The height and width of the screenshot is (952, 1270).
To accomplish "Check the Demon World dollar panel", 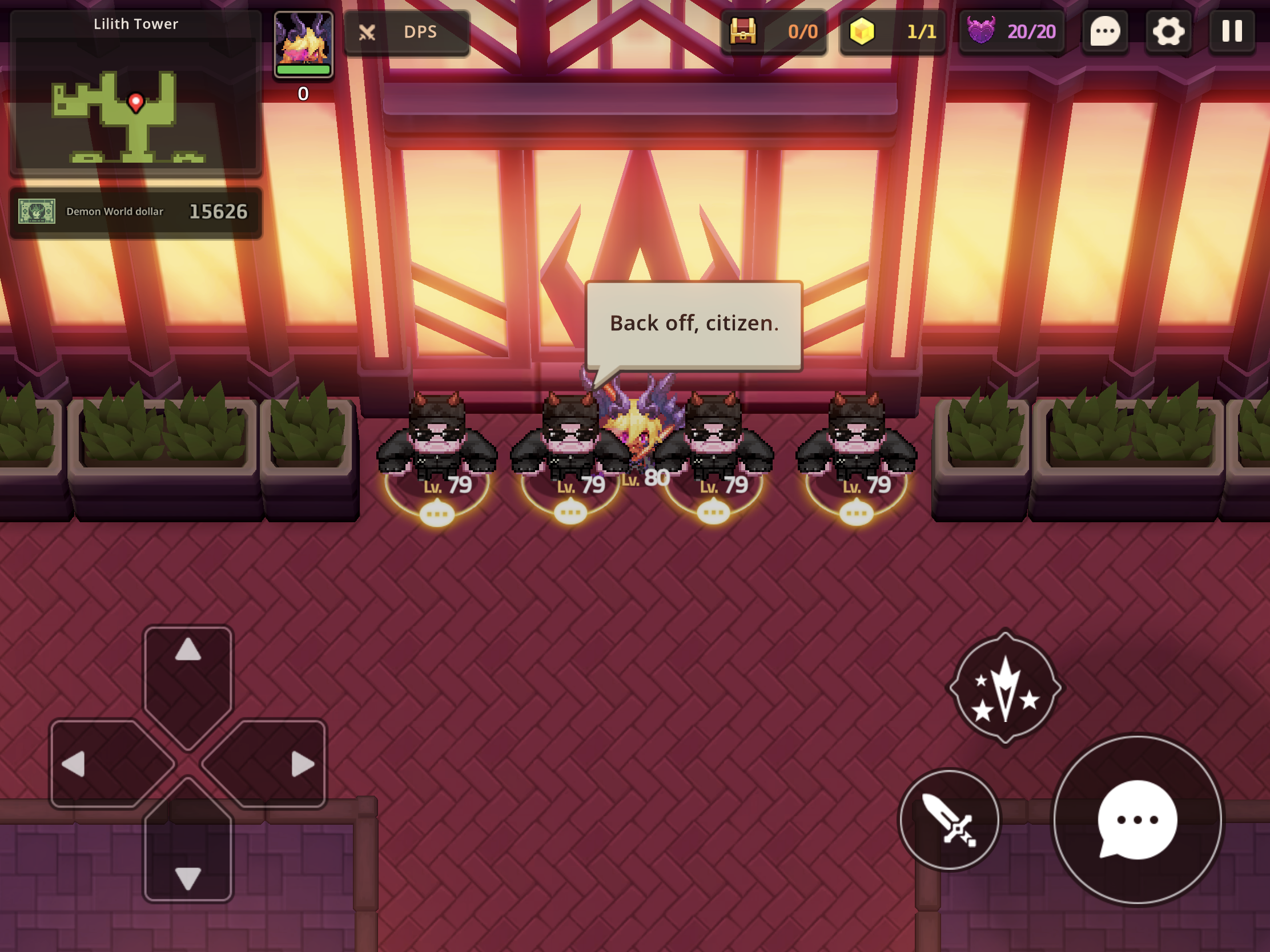I will click(x=135, y=212).
